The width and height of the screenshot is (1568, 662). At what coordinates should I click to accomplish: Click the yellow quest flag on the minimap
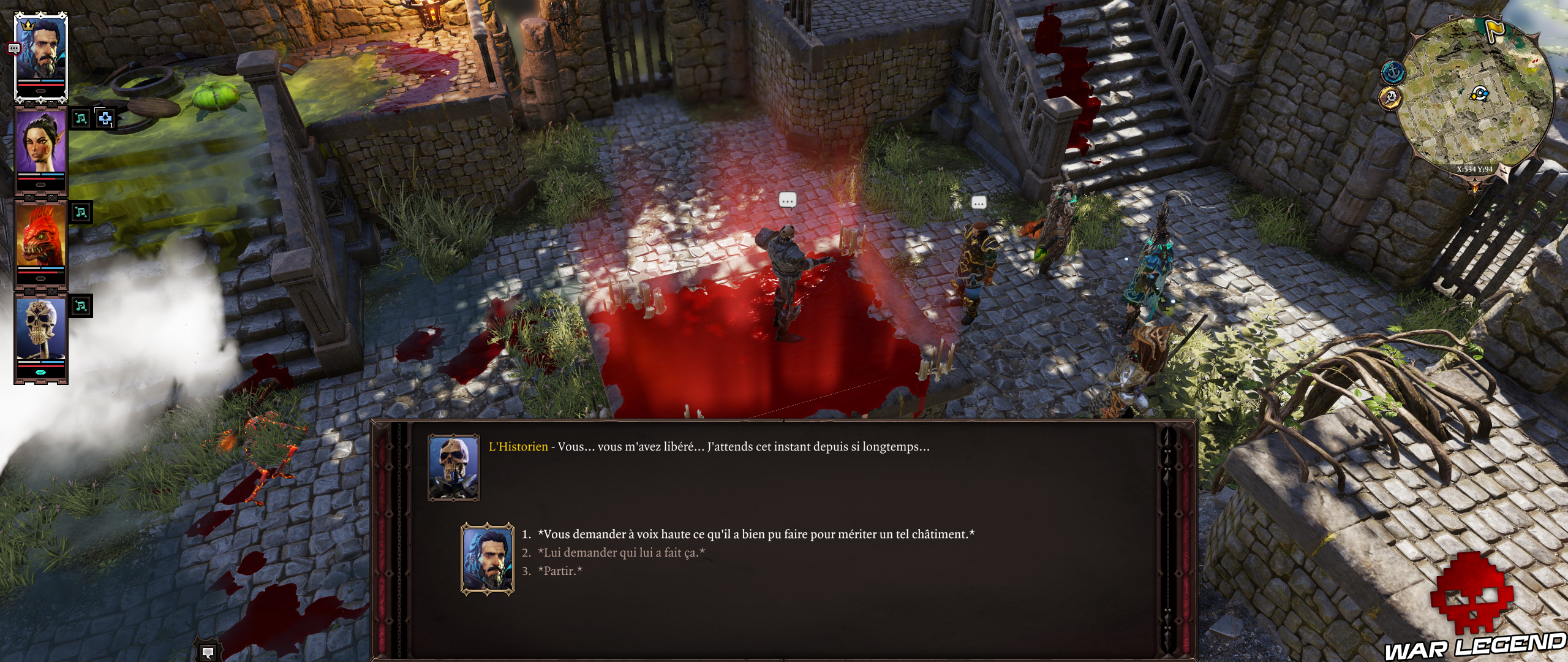[1494, 30]
